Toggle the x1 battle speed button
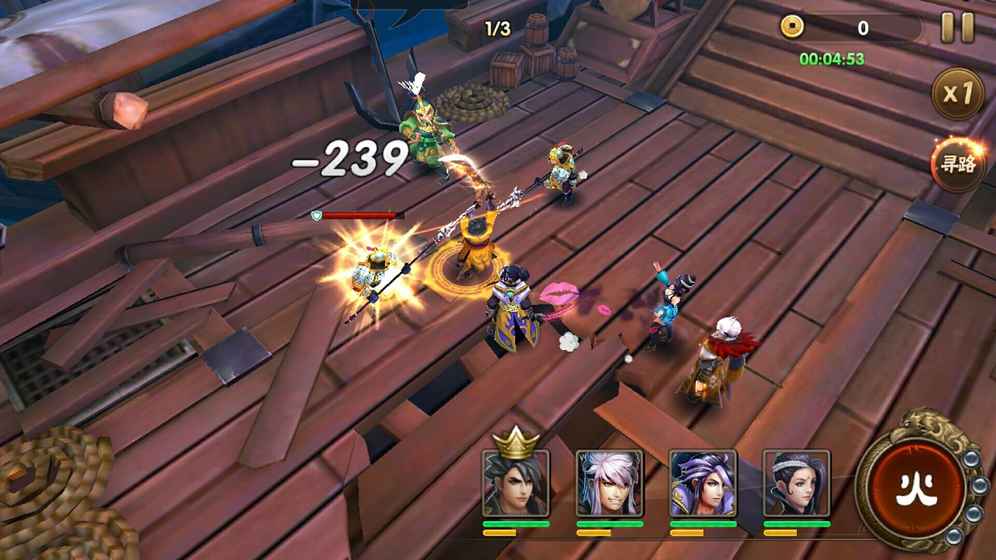996x560 pixels. coord(957,95)
